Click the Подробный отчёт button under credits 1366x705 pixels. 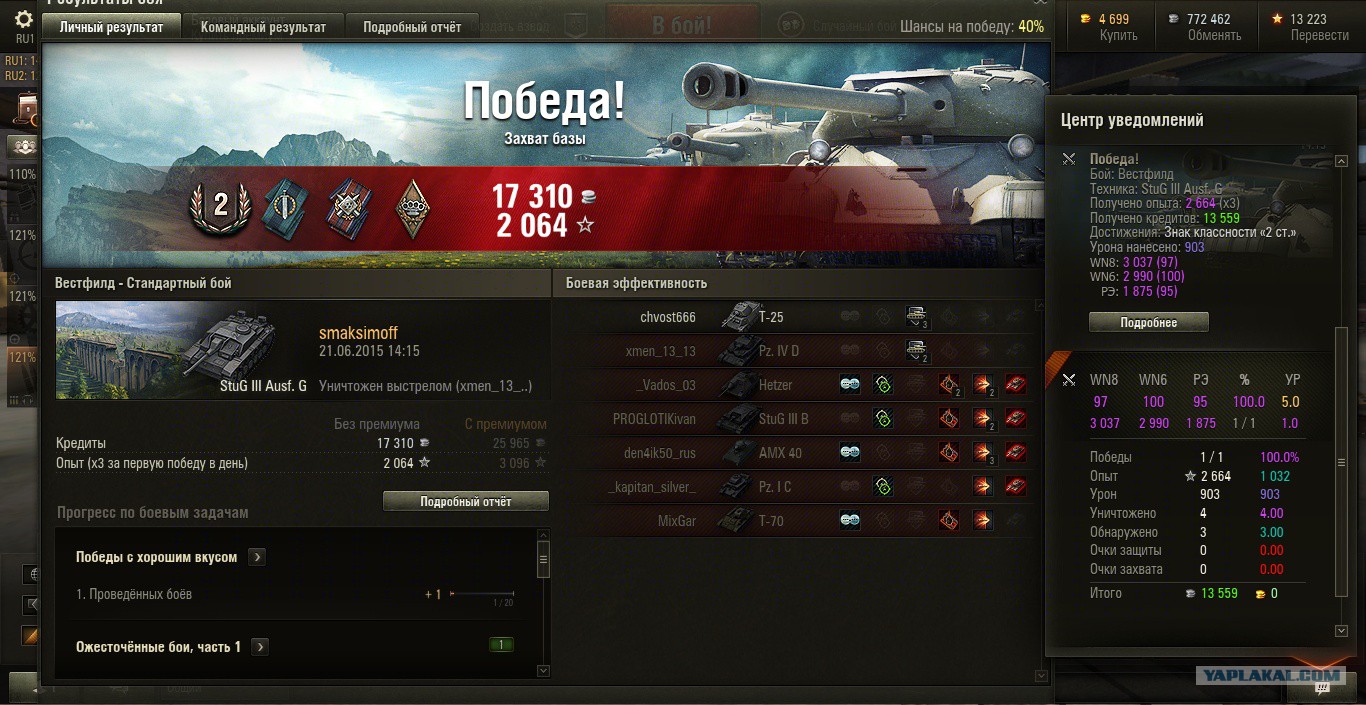point(466,501)
